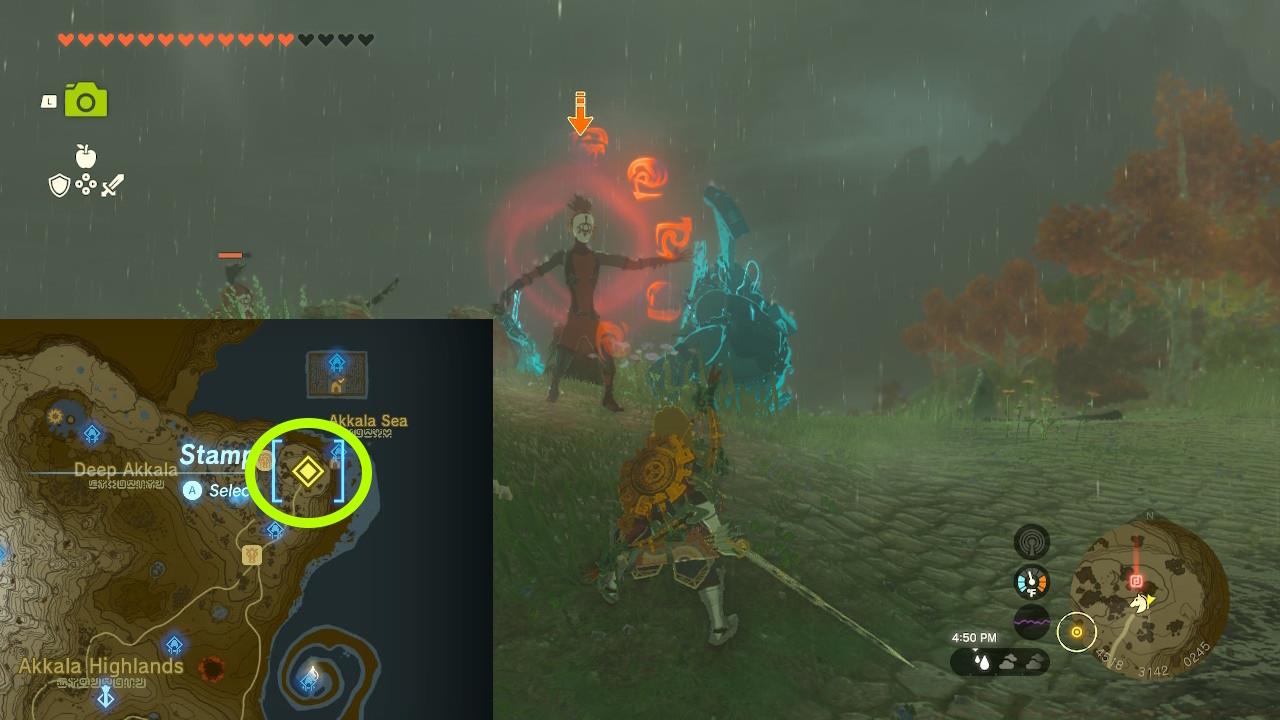Click the sword equipment icon
This screenshot has height=720, width=1280.
(x=110, y=183)
